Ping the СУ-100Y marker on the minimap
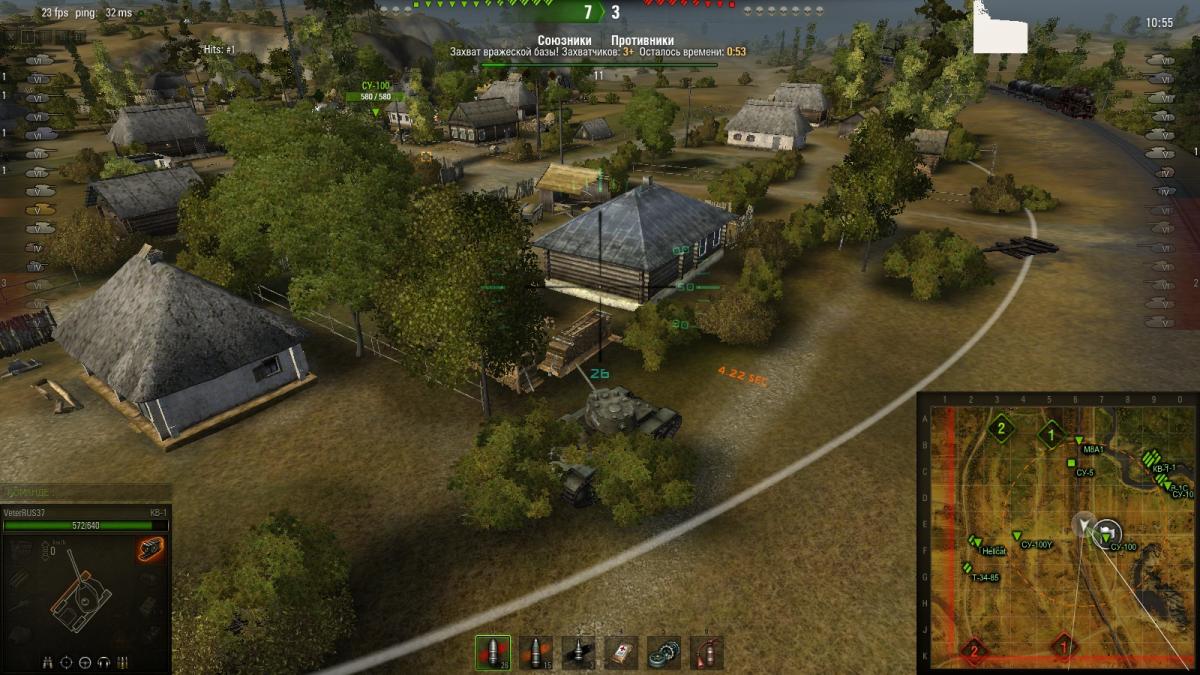Image resolution: width=1200 pixels, height=675 pixels. pyautogui.click(x=1018, y=536)
